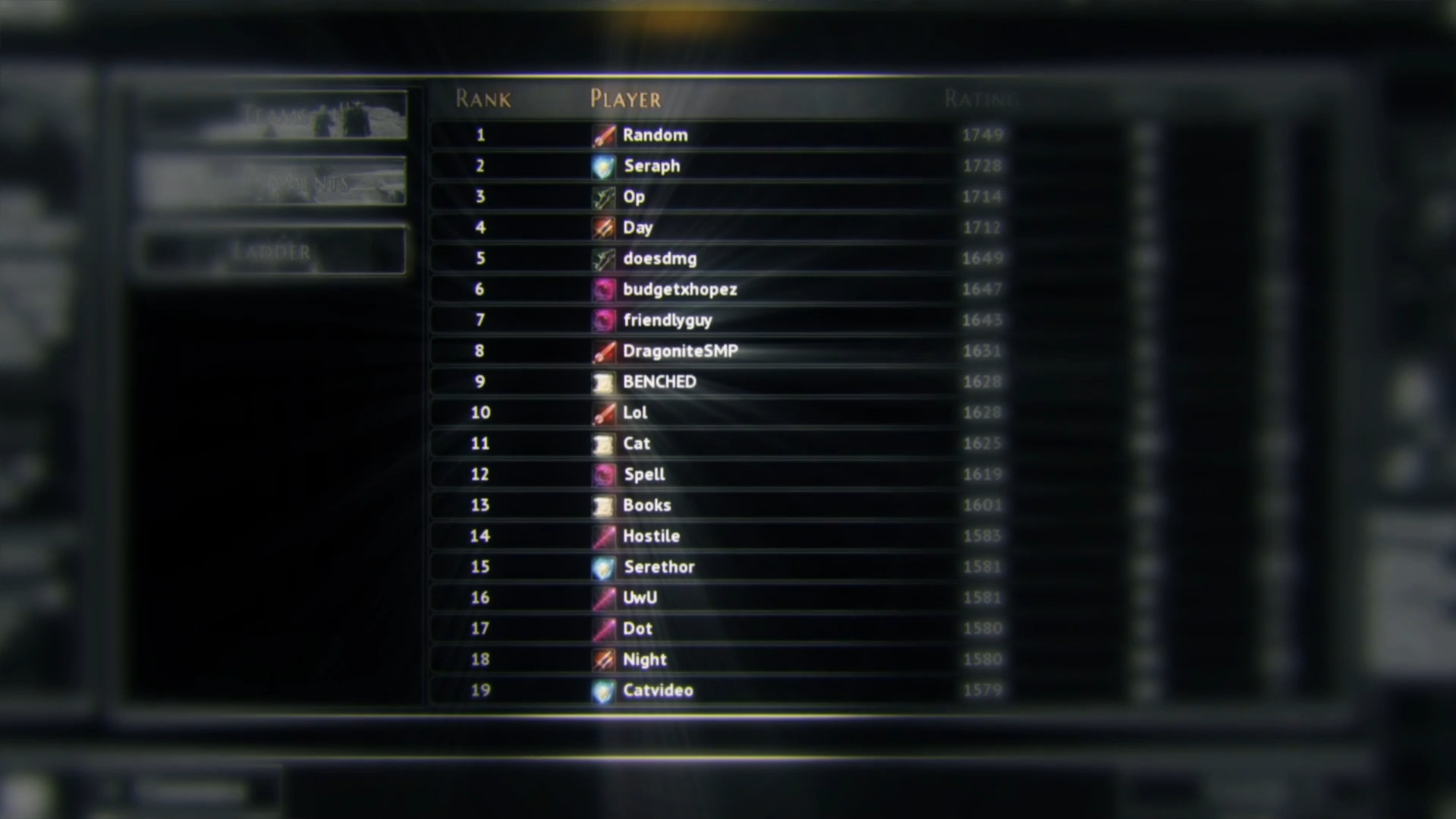
Task: Click the rifle icon next to doesdmg
Action: coord(602,258)
